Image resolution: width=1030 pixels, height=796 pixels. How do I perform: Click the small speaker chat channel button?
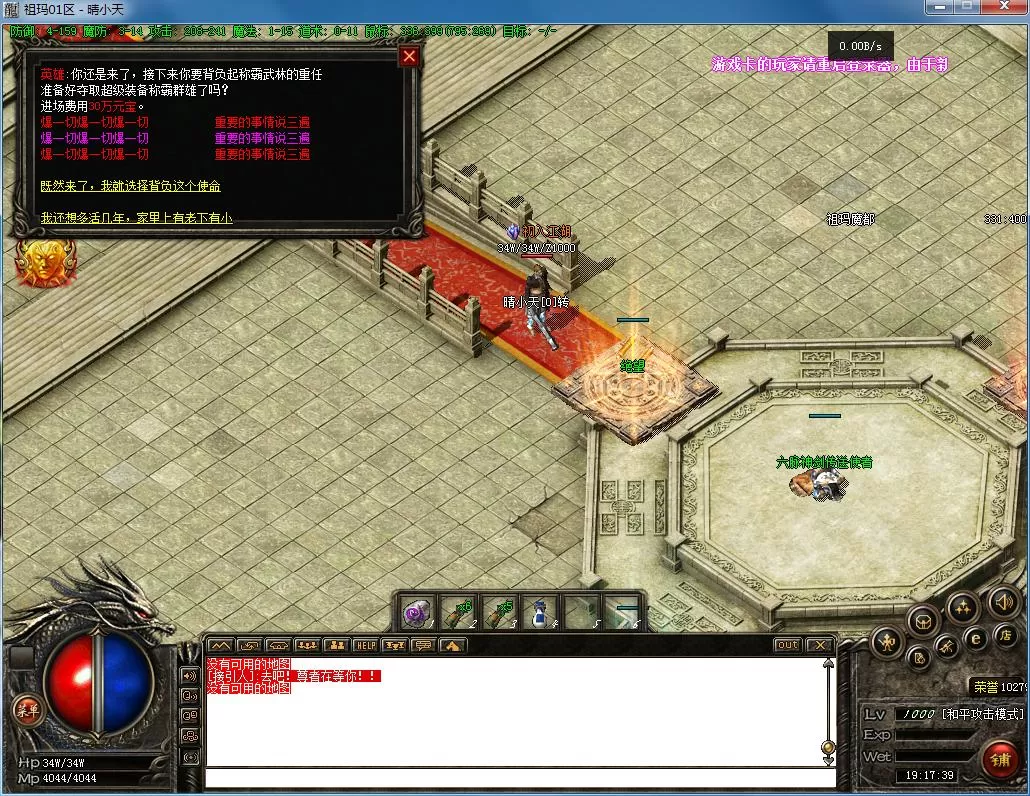[x=189, y=675]
